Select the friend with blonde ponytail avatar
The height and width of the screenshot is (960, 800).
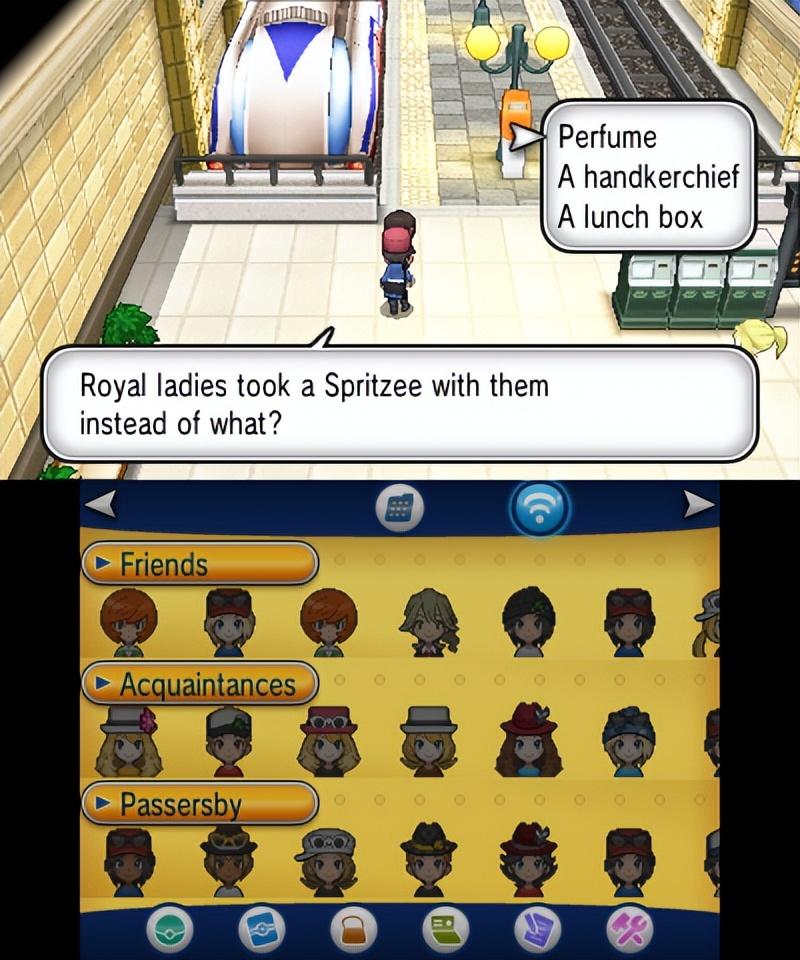point(429,622)
